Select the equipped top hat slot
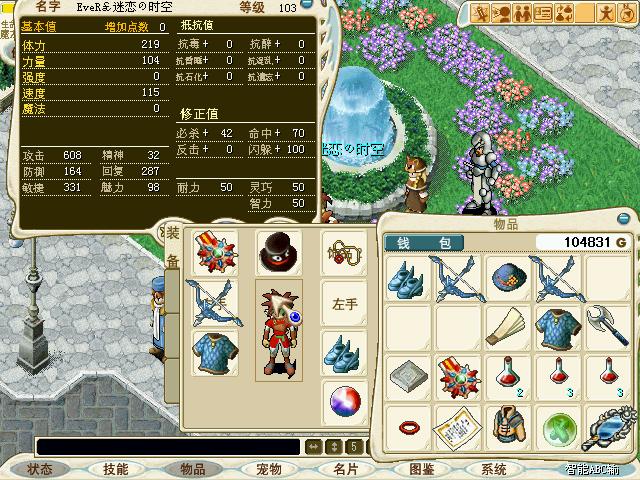640x480 pixels. (279, 251)
